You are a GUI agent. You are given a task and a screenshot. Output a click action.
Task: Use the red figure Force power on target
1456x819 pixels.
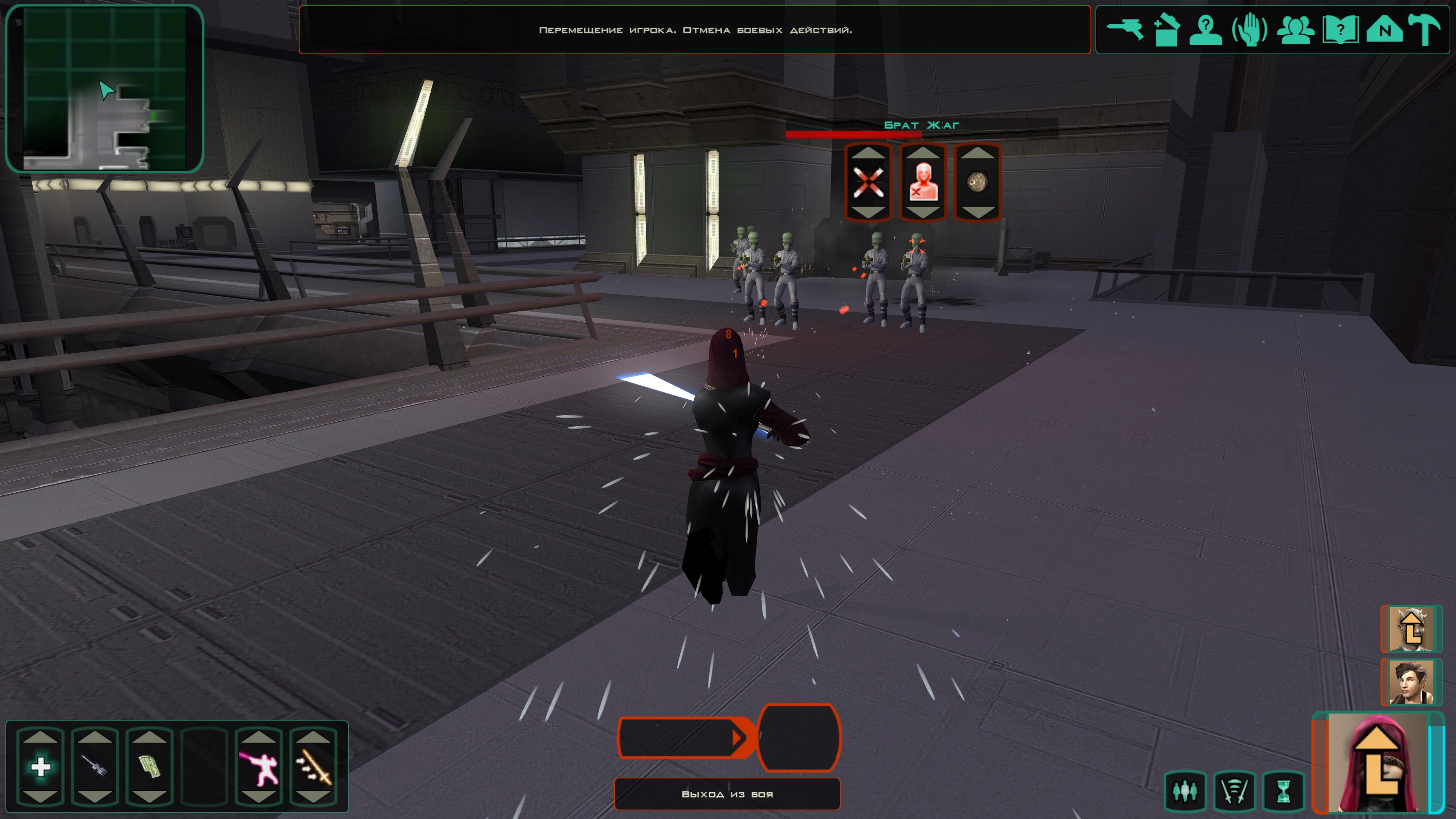922,183
